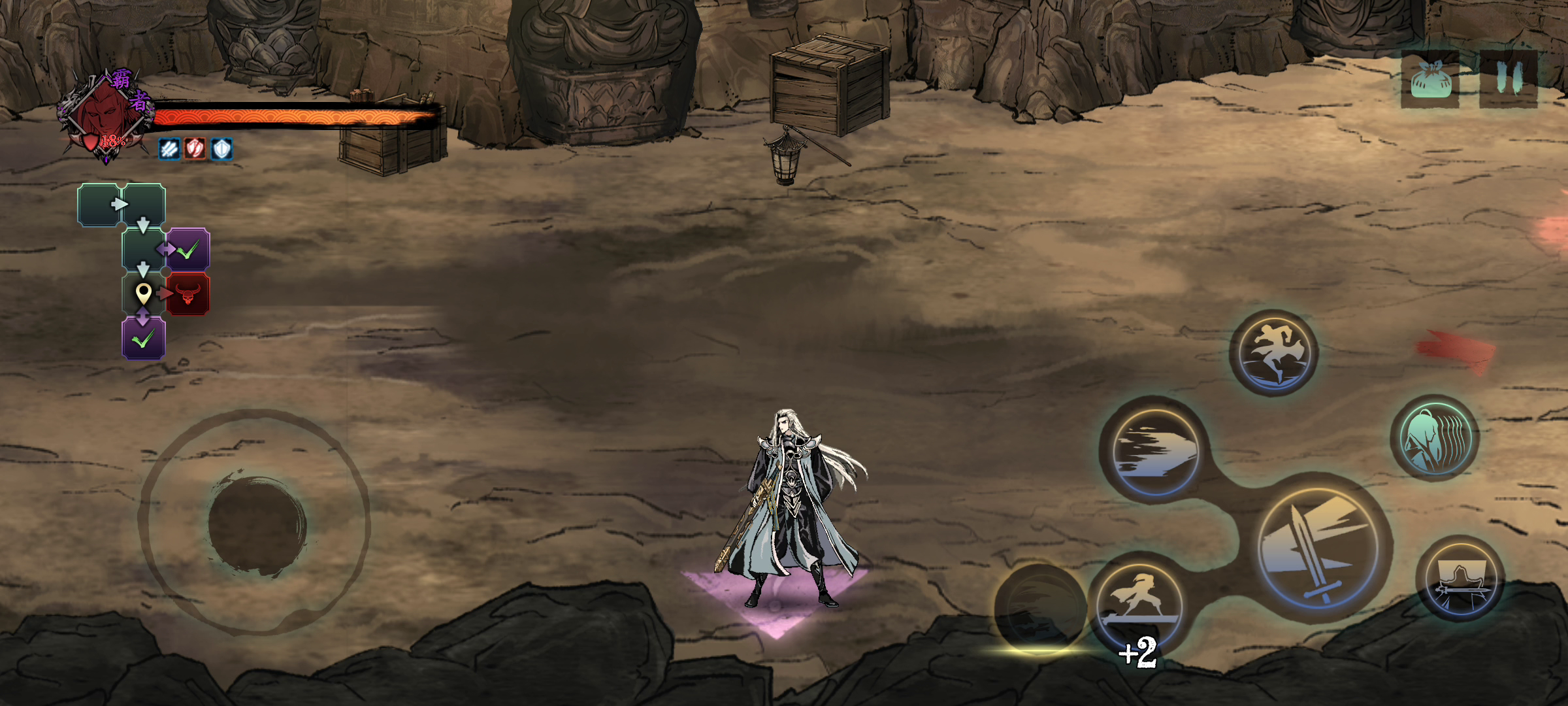The image size is (1568, 706).
Task: Inspect the blue slash buff icon
Action: click(169, 149)
